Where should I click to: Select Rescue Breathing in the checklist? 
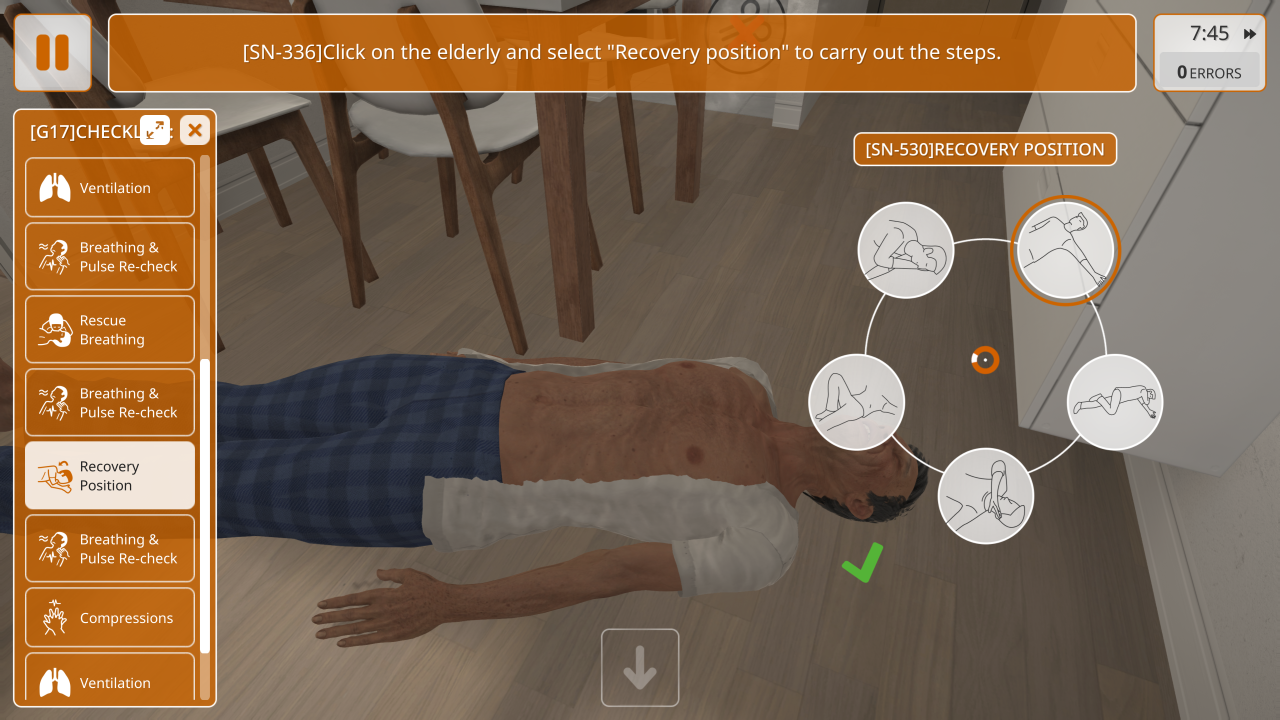click(x=110, y=330)
